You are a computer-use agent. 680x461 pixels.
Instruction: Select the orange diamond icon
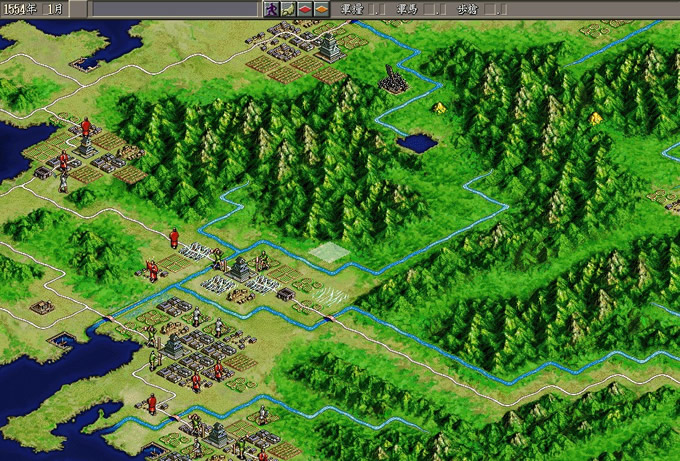[321, 9]
